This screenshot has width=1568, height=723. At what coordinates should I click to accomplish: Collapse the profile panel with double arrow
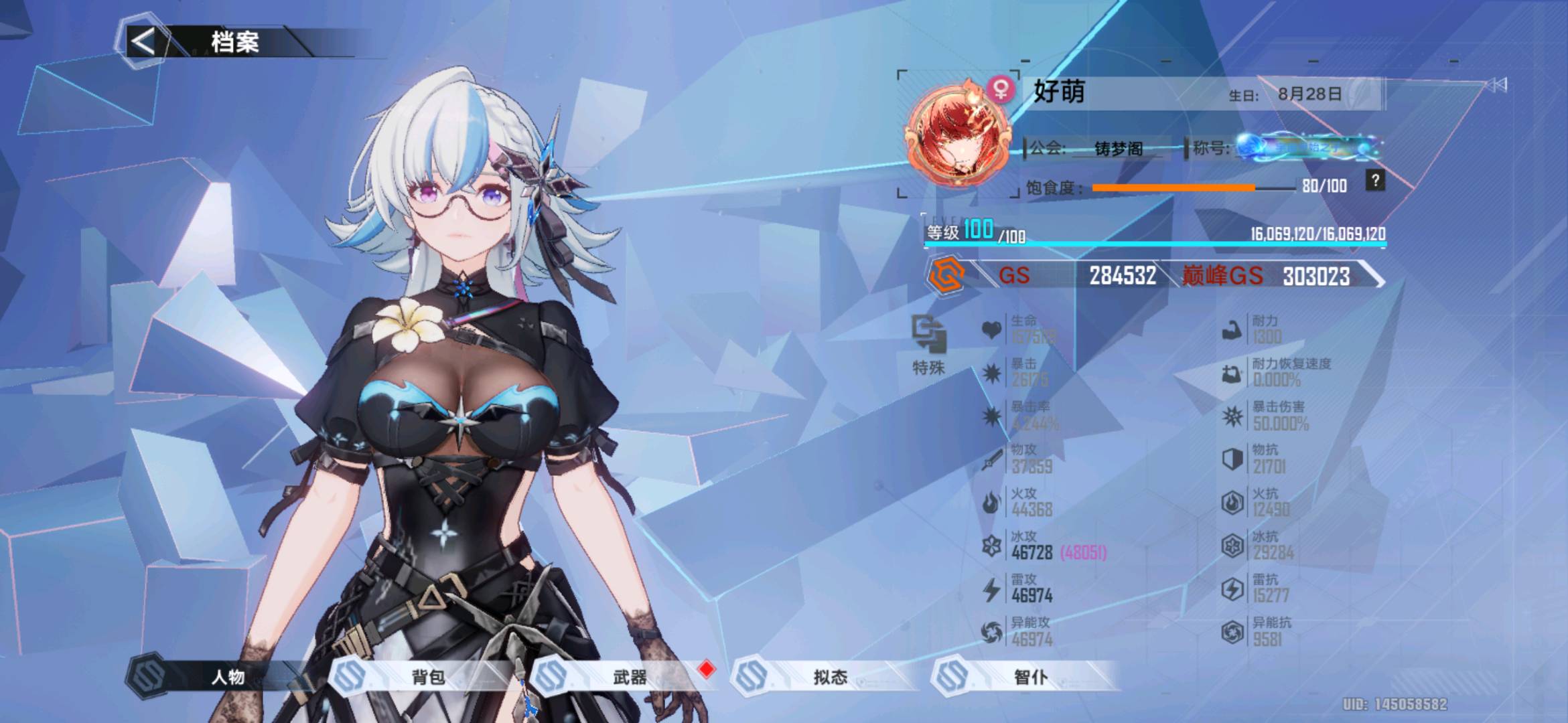click(x=1497, y=85)
